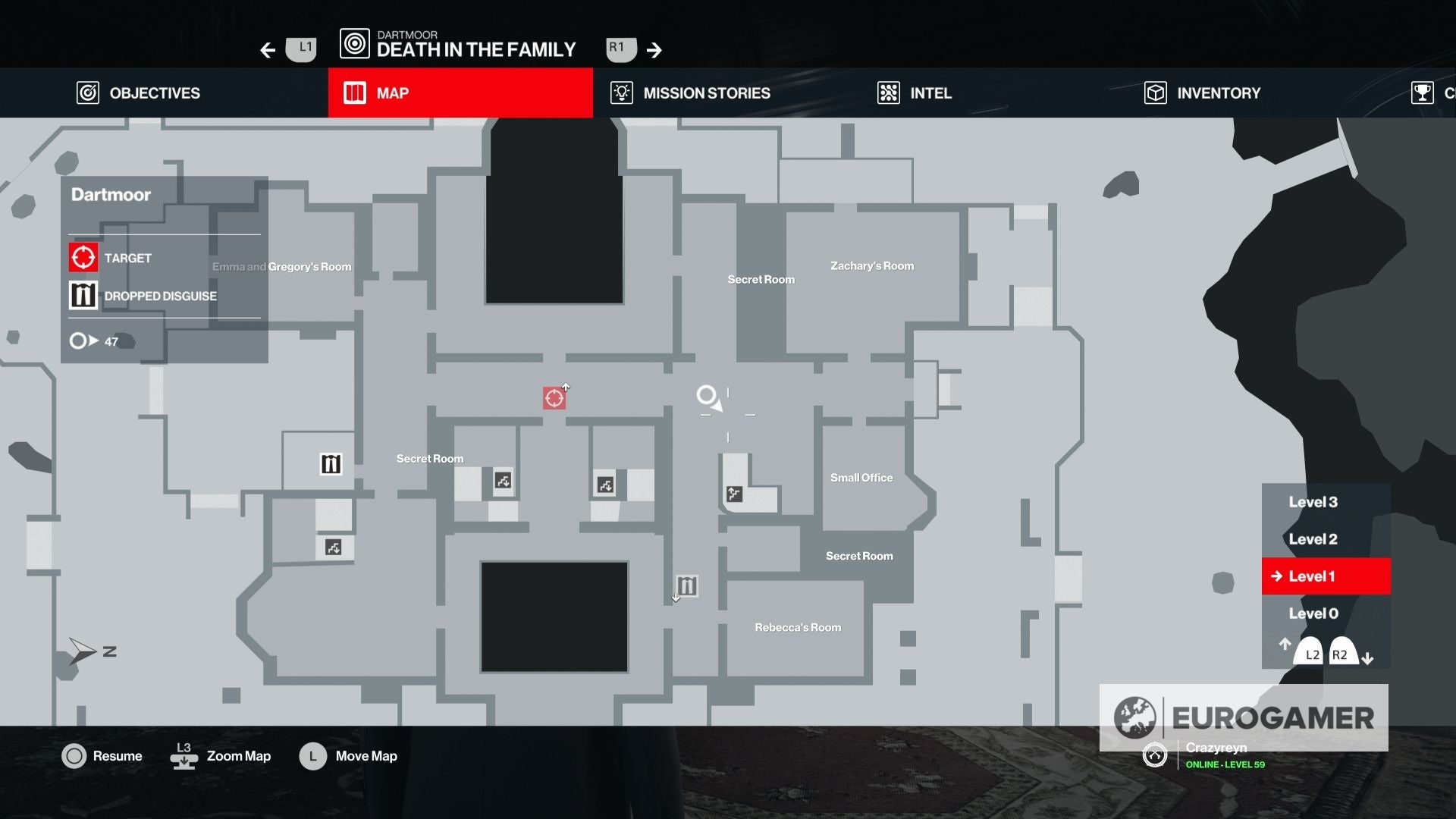Click the dropped disguise icon near Secret Room

coord(330,463)
